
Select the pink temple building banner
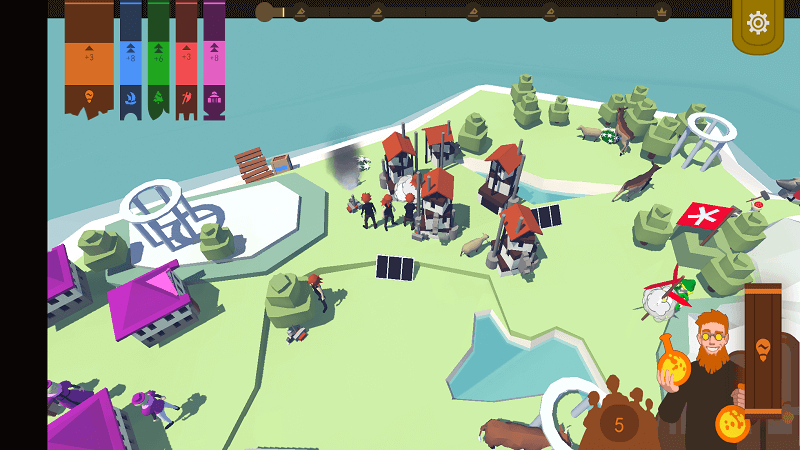[x=214, y=58]
